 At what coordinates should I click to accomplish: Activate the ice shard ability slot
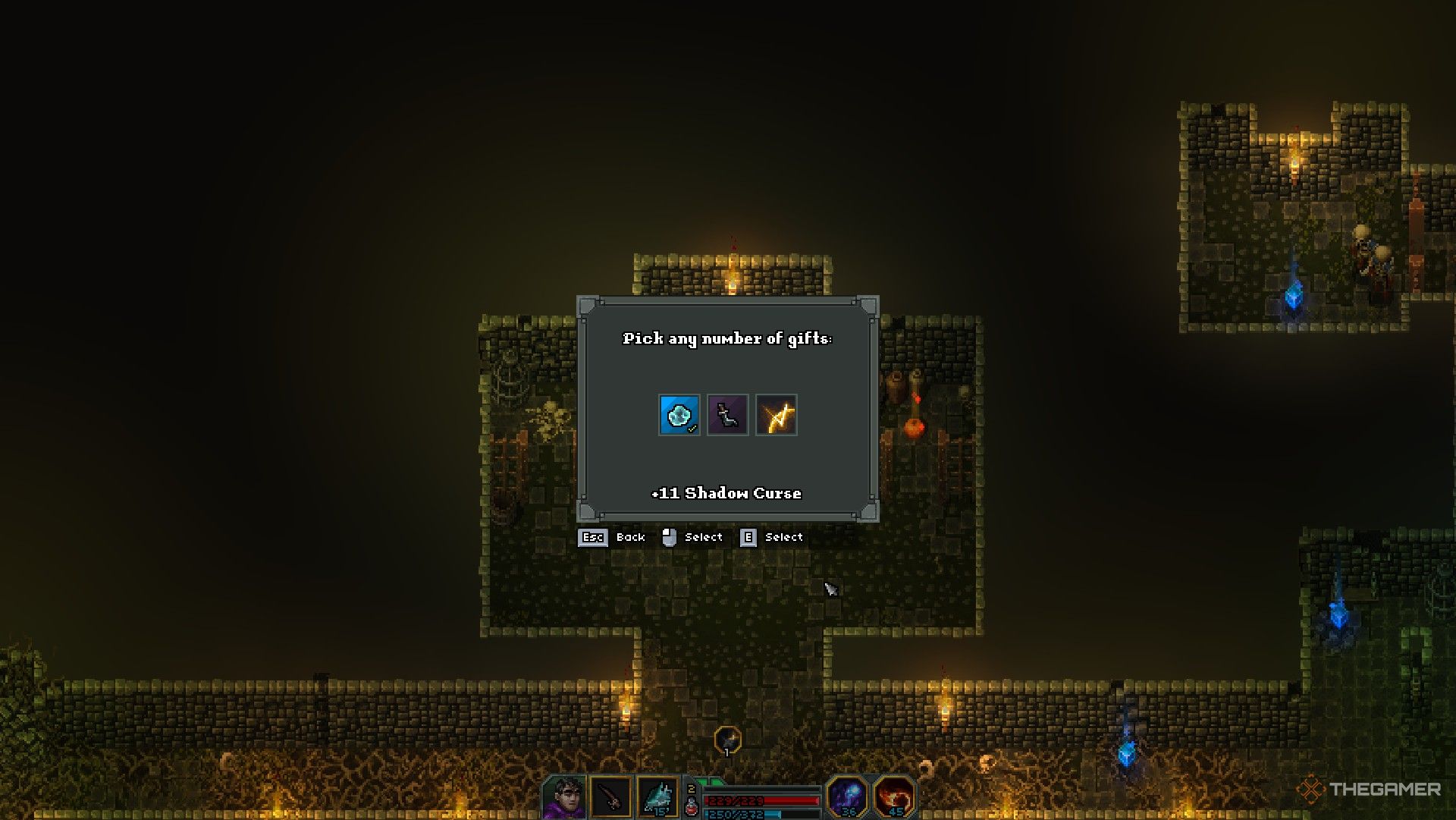[x=657, y=798]
